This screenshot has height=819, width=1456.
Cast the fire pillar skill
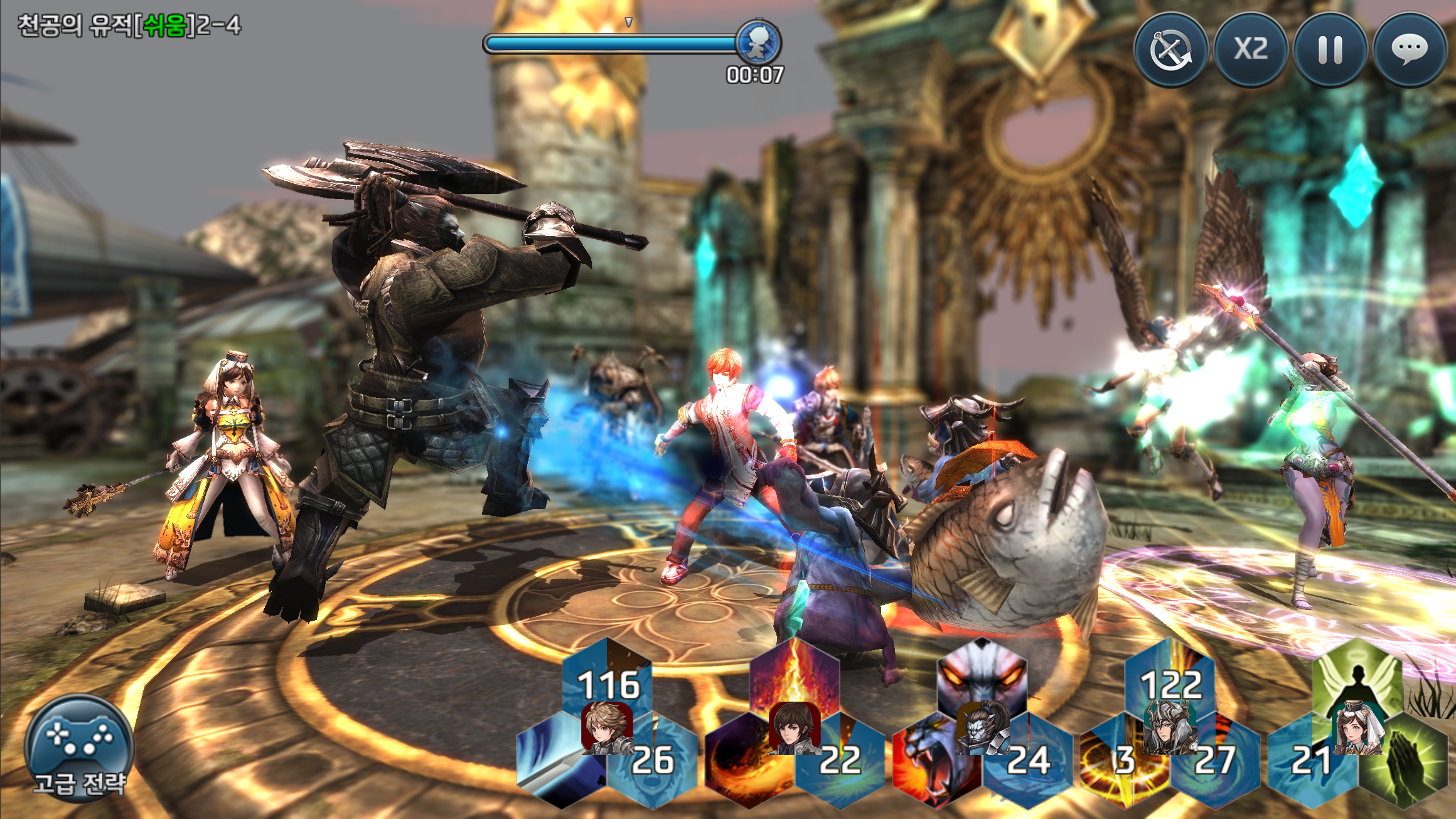point(795,675)
